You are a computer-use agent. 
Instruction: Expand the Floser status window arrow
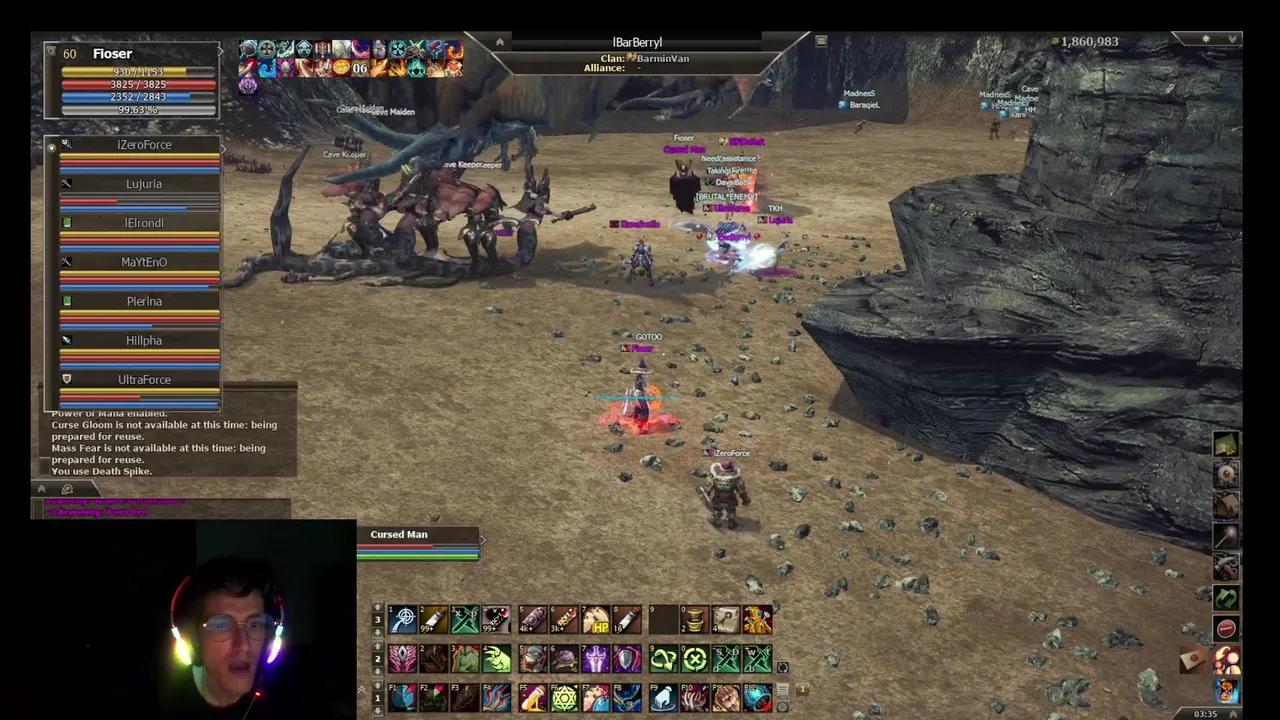coord(219,50)
